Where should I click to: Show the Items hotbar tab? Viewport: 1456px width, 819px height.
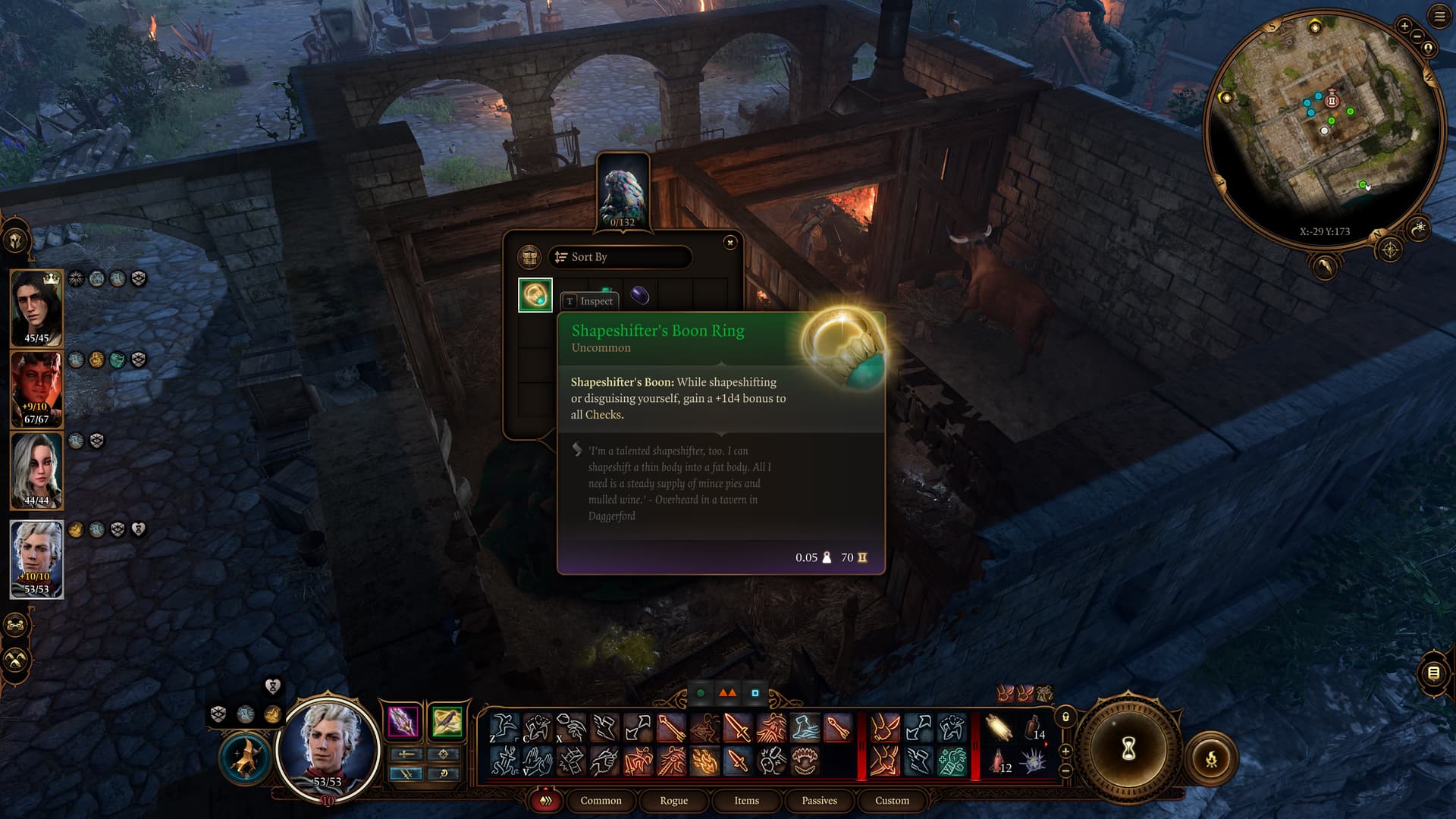tap(746, 800)
